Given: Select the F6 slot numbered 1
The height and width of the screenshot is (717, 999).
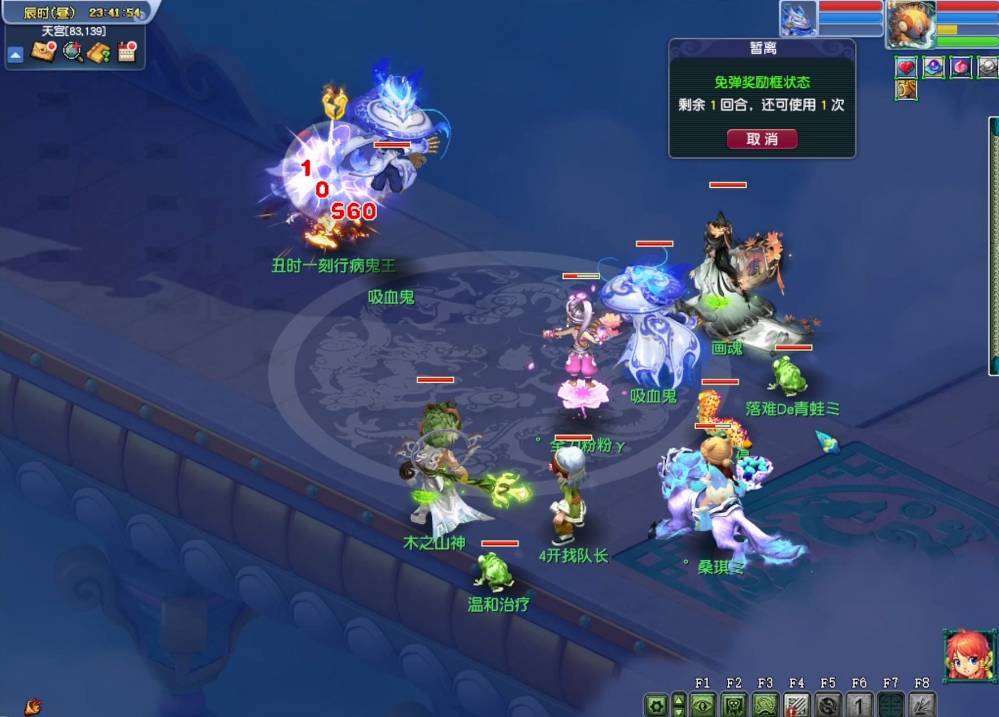Looking at the screenshot, I should tap(859, 704).
